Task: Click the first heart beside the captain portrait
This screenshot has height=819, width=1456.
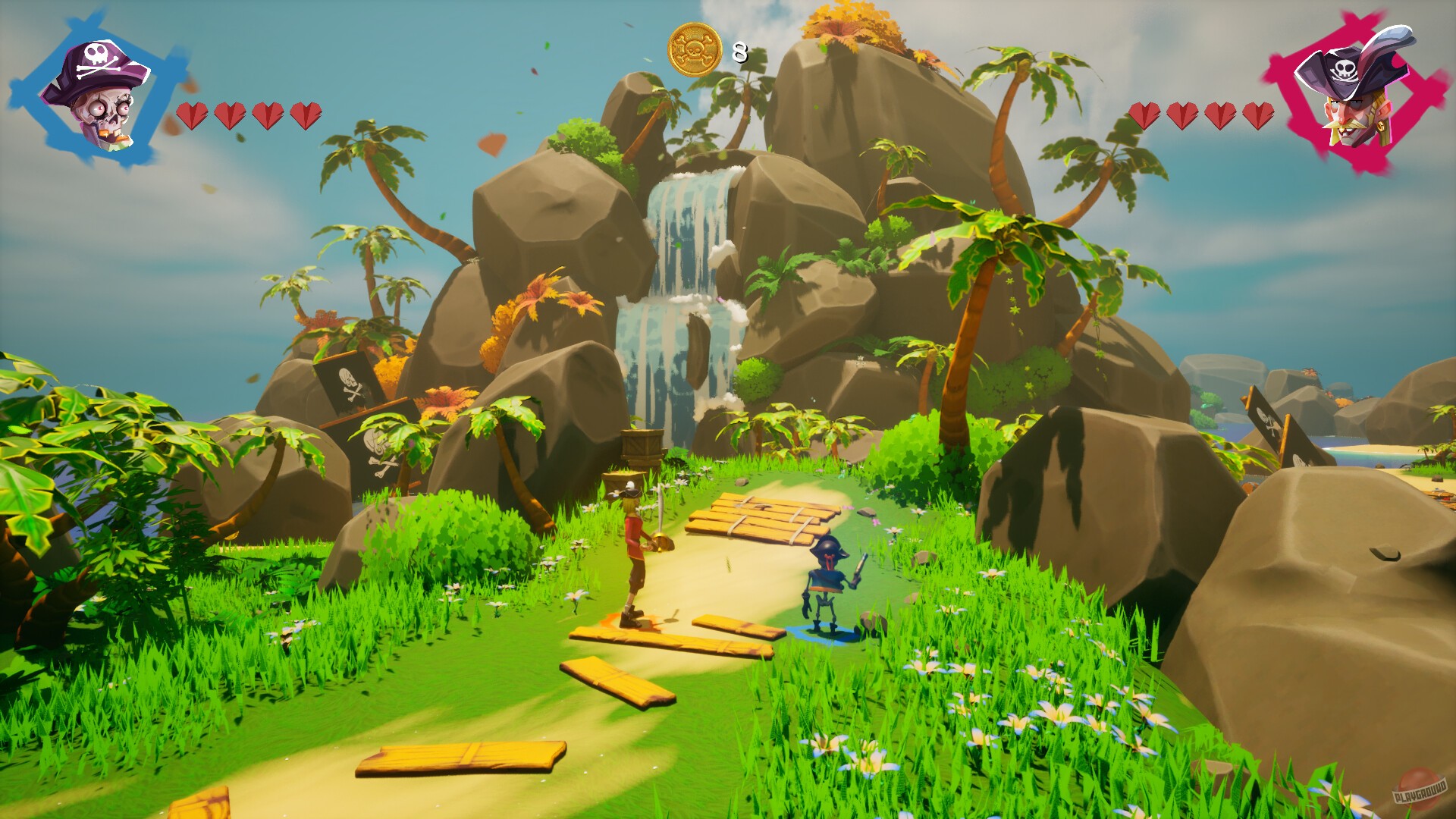Action: click(x=1144, y=115)
